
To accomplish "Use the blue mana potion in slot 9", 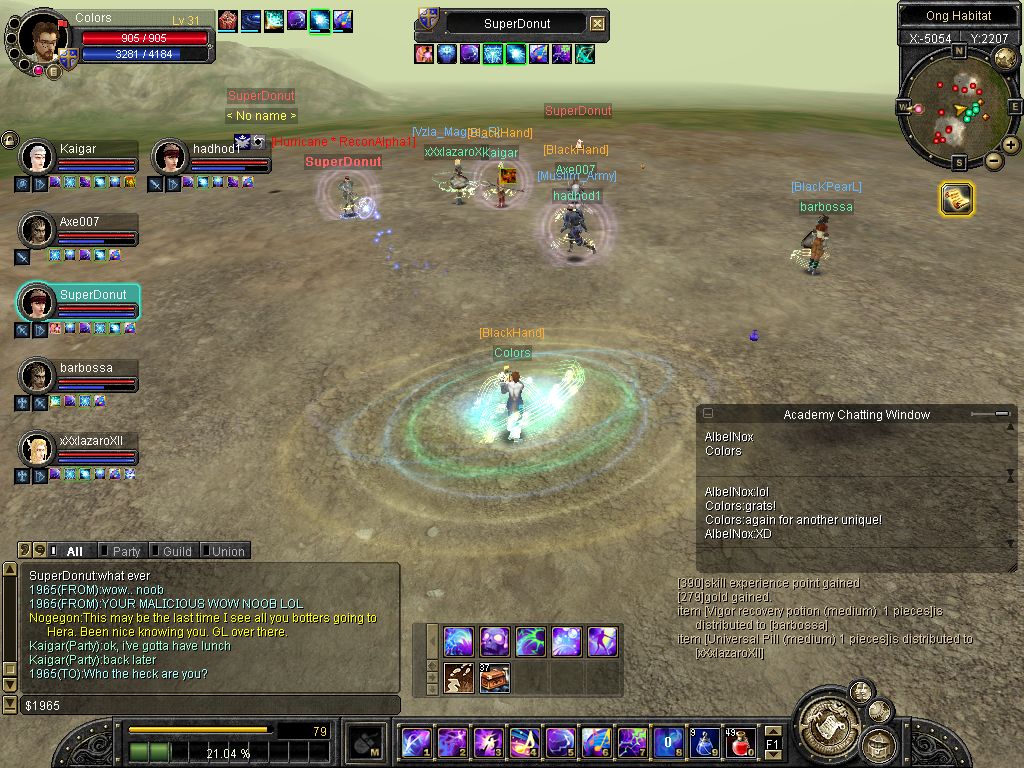I will [705, 743].
